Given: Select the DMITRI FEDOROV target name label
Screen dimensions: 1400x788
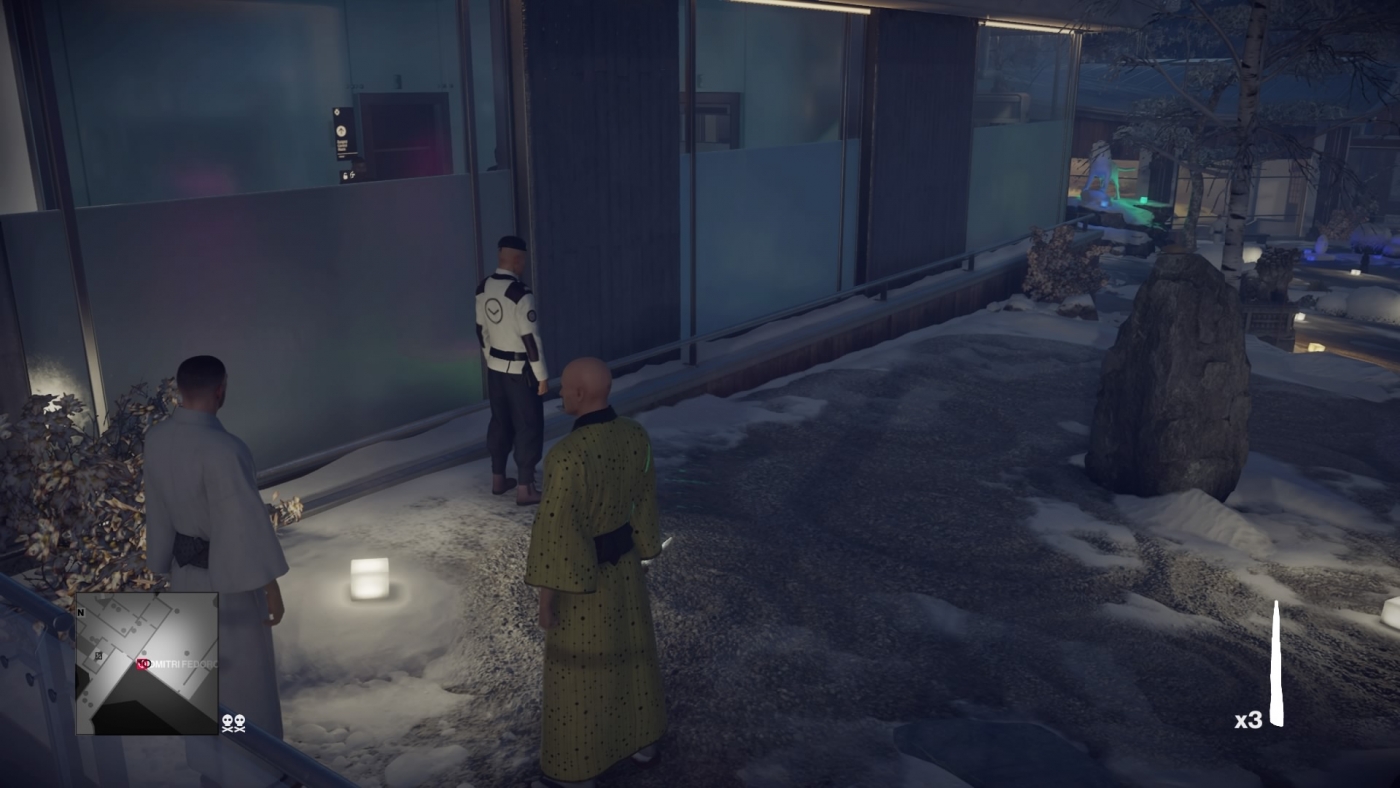Looking at the screenshot, I should pos(178,663).
